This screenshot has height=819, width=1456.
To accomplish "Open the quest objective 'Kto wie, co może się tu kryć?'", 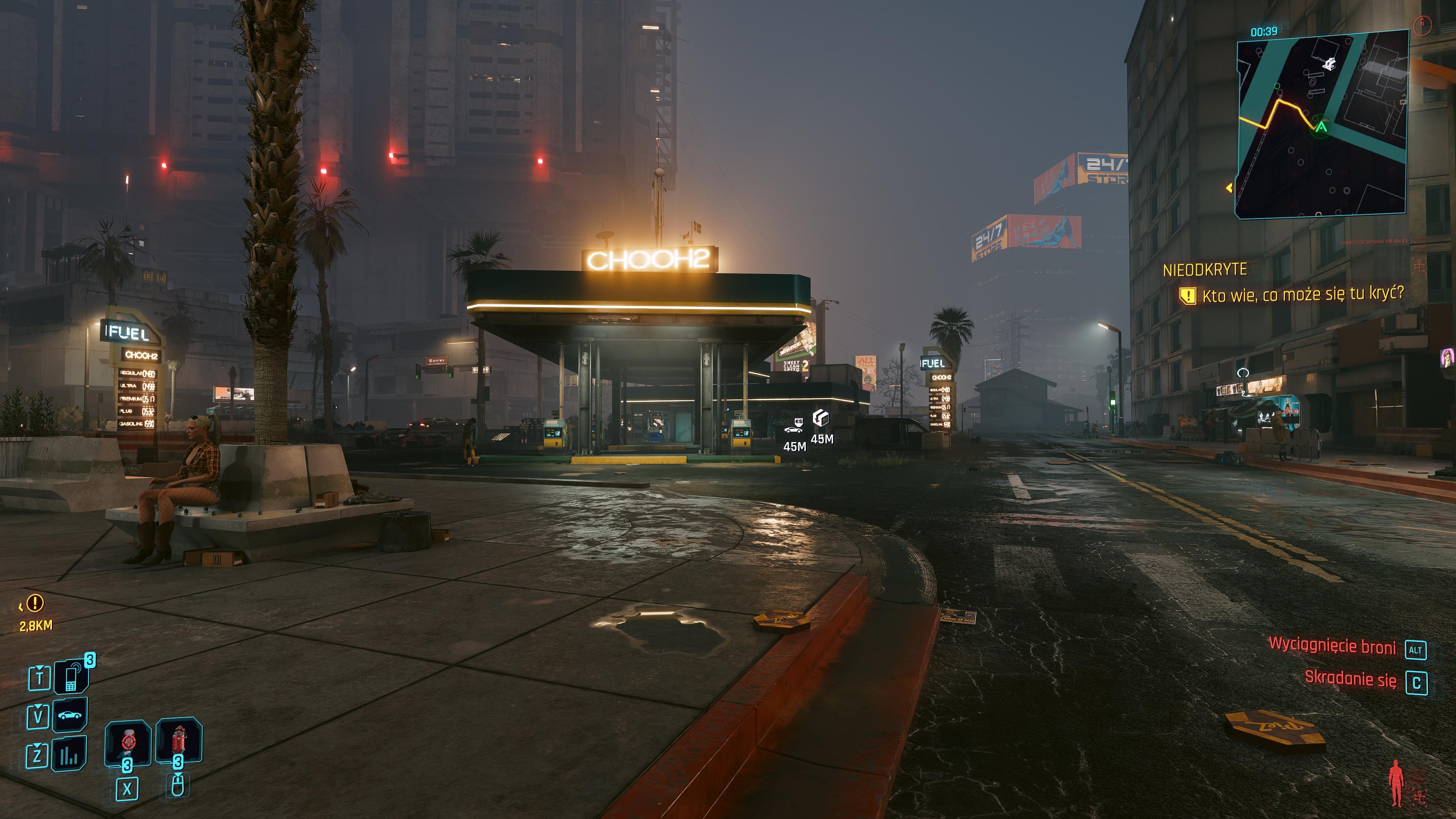I will click(x=1302, y=295).
